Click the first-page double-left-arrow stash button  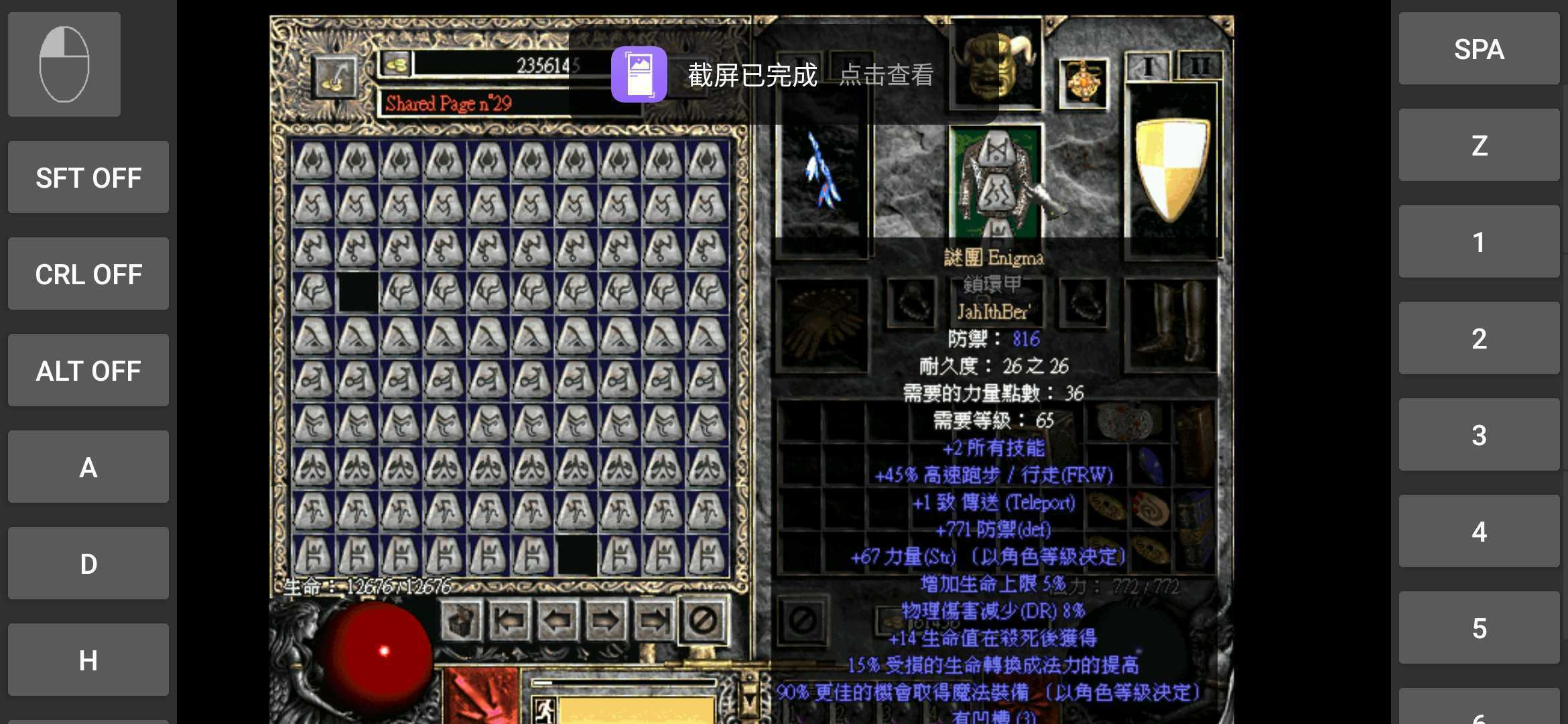click(x=511, y=621)
